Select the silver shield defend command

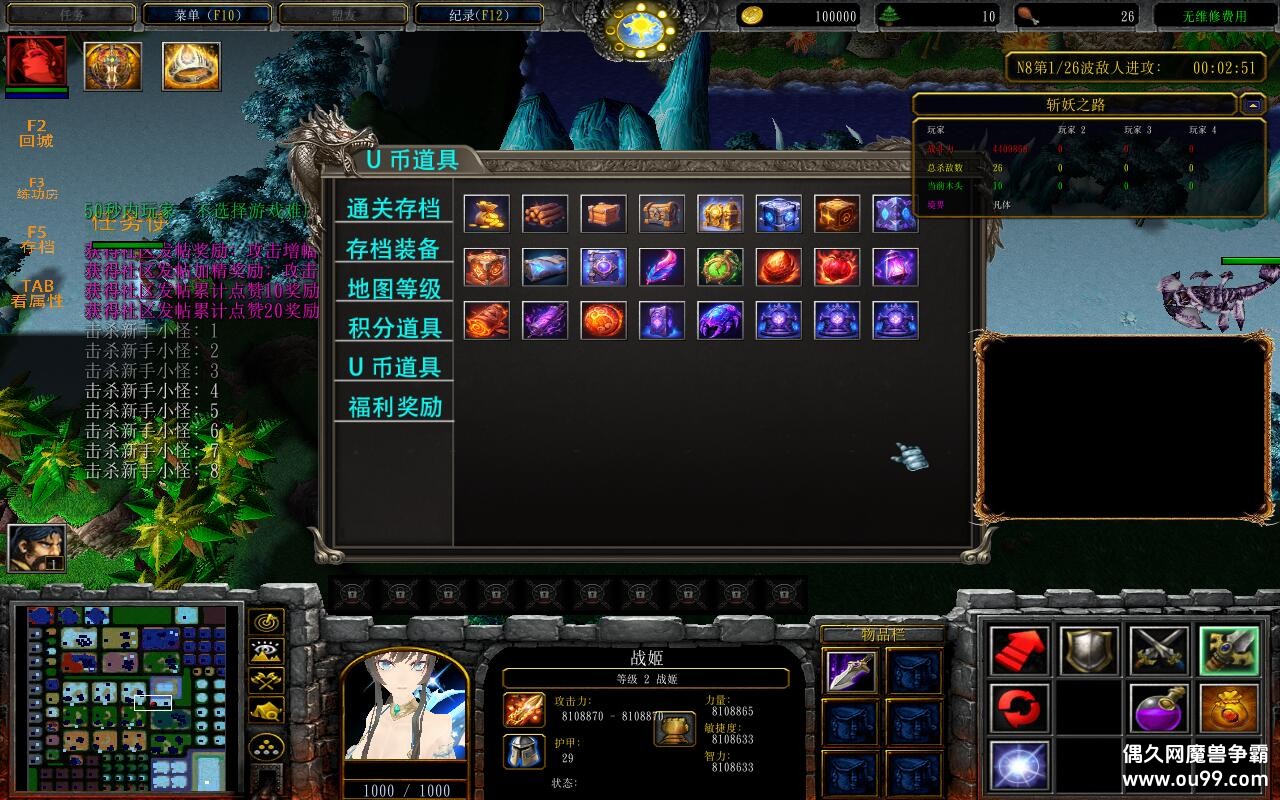click(x=1090, y=650)
